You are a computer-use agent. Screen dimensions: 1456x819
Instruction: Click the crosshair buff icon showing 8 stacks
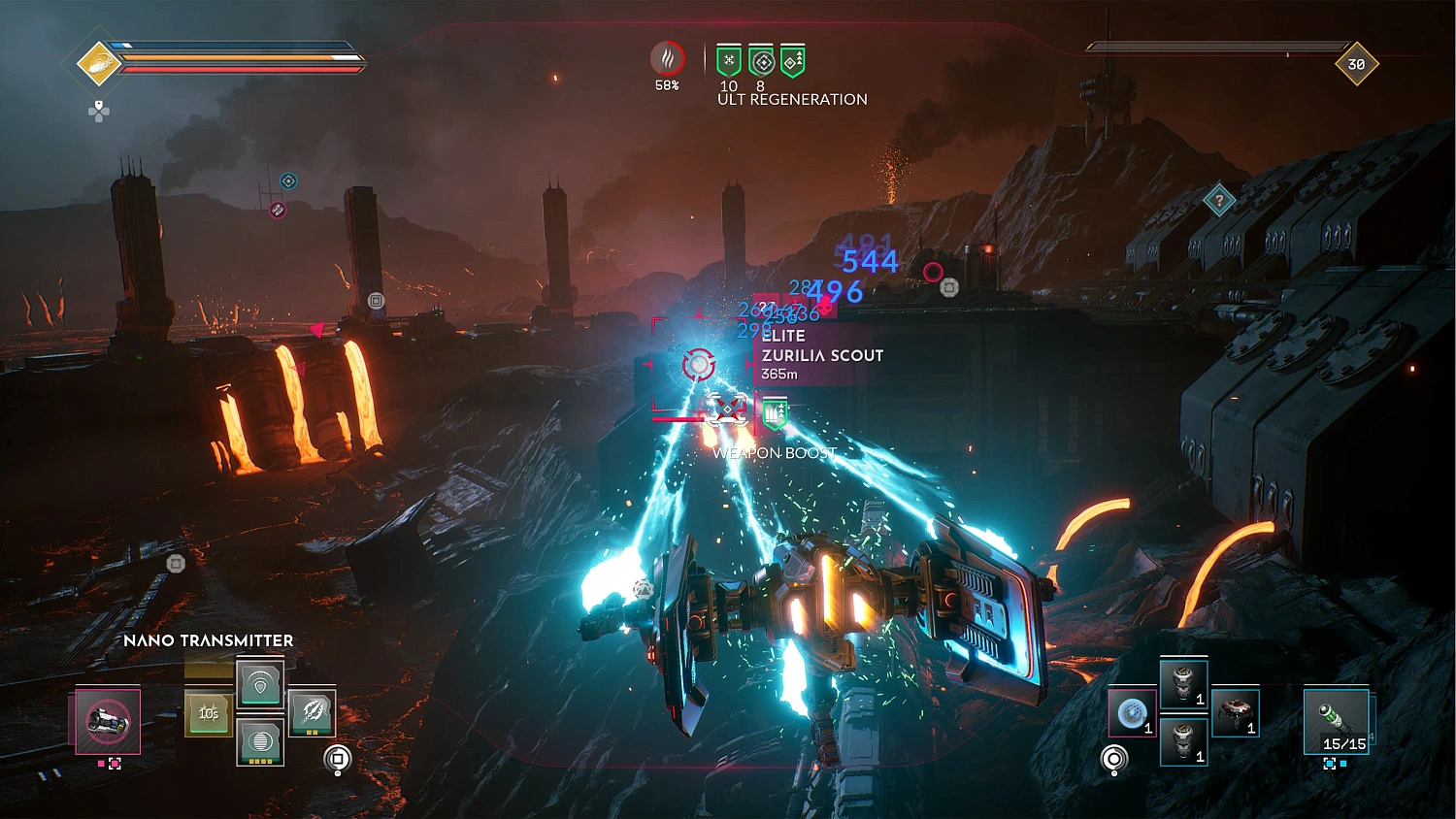tap(761, 60)
